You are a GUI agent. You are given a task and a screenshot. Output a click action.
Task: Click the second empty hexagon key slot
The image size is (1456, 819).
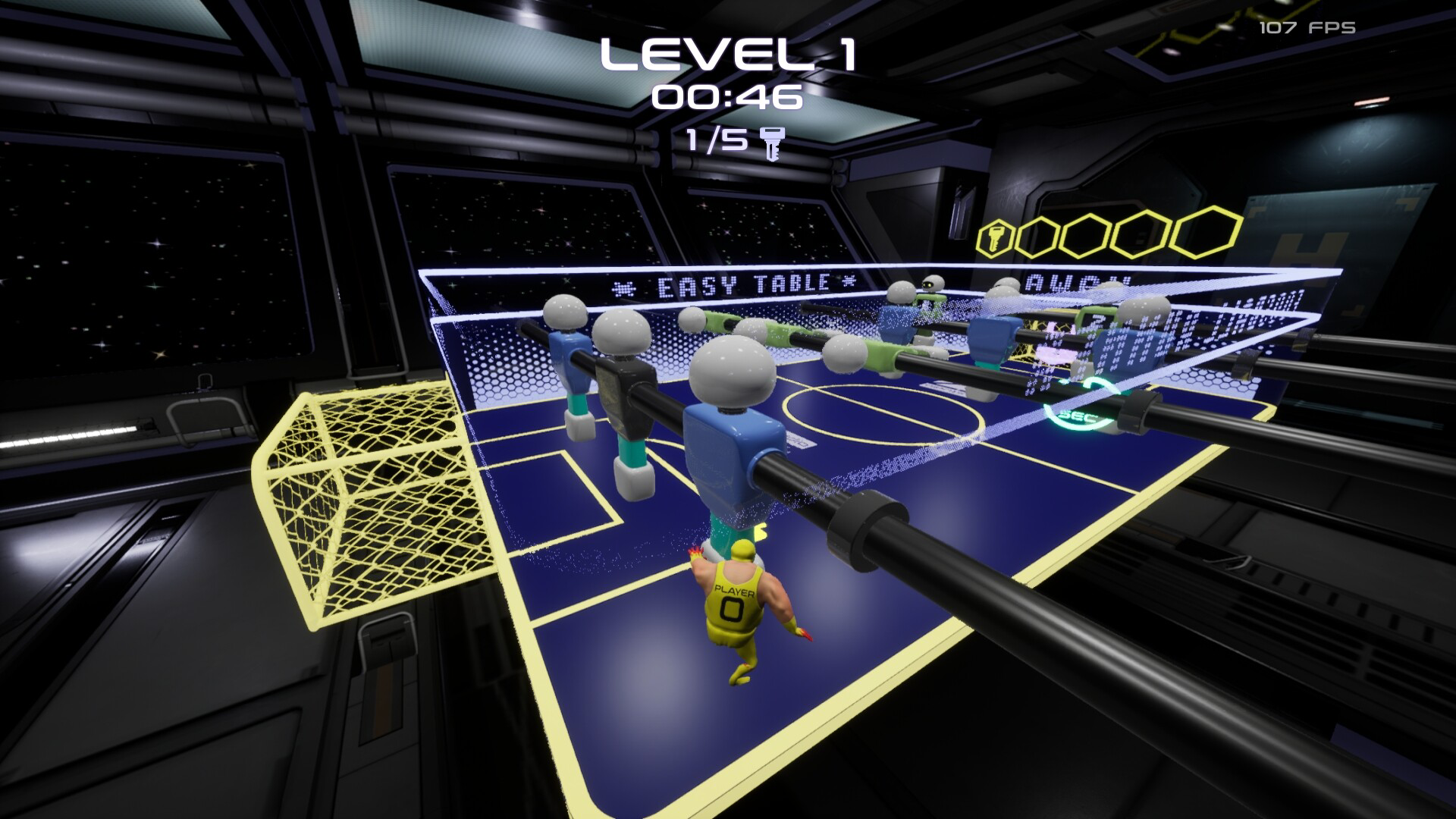[x=1037, y=235]
